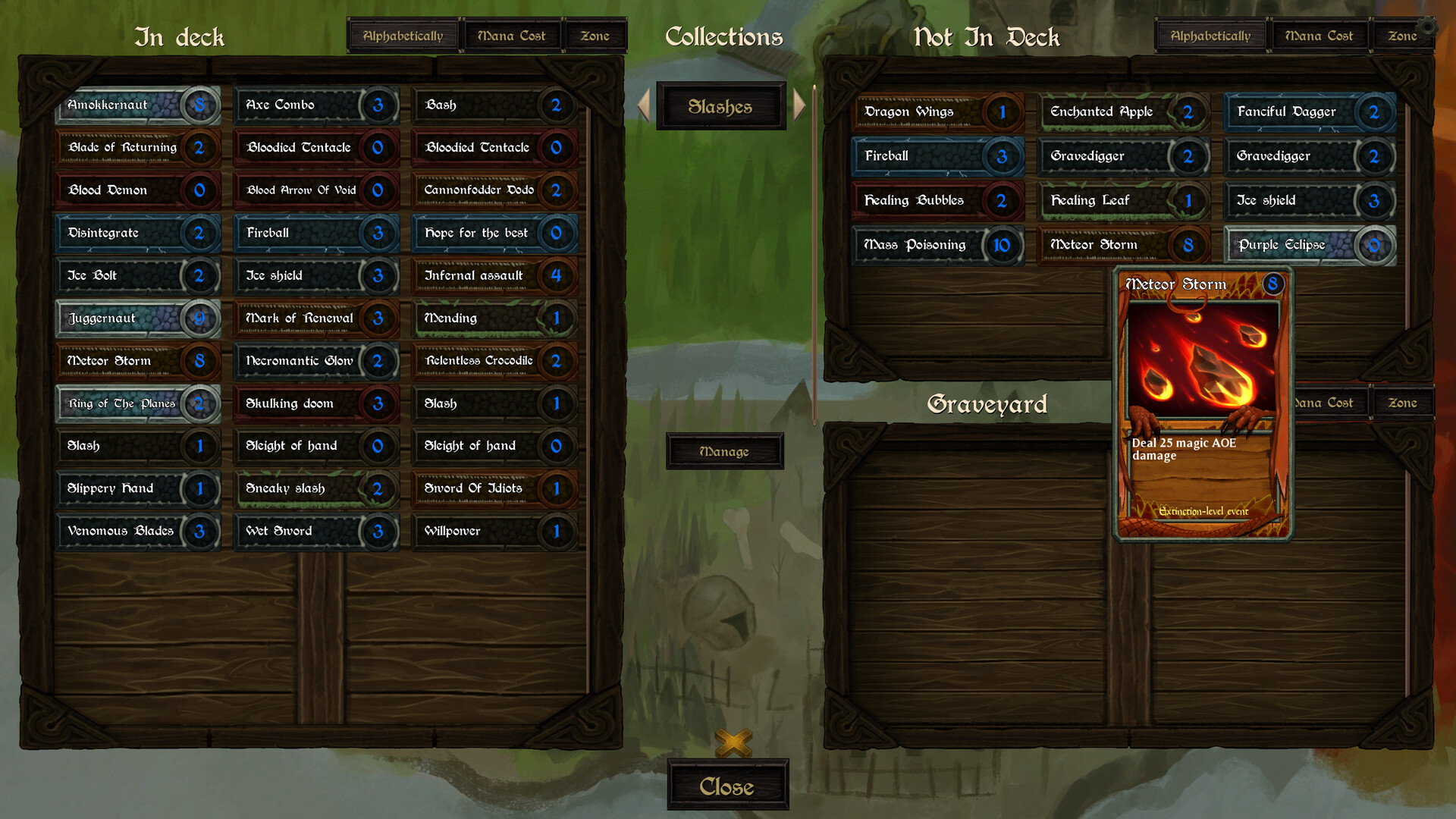Click the Collections heading

tap(724, 36)
